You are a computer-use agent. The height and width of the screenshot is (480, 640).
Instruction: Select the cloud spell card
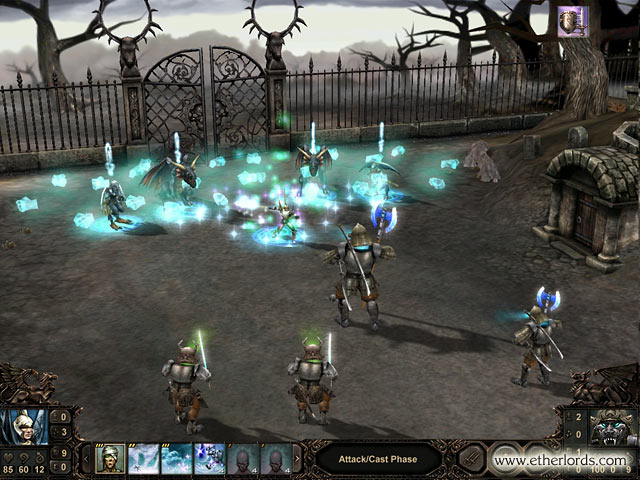(177, 459)
